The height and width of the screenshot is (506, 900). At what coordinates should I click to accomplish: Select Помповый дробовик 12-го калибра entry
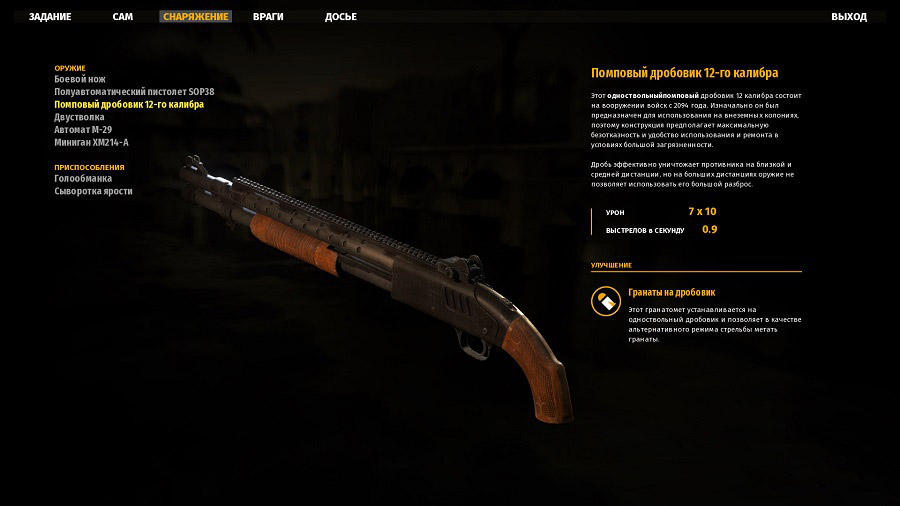(x=129, y=104)
